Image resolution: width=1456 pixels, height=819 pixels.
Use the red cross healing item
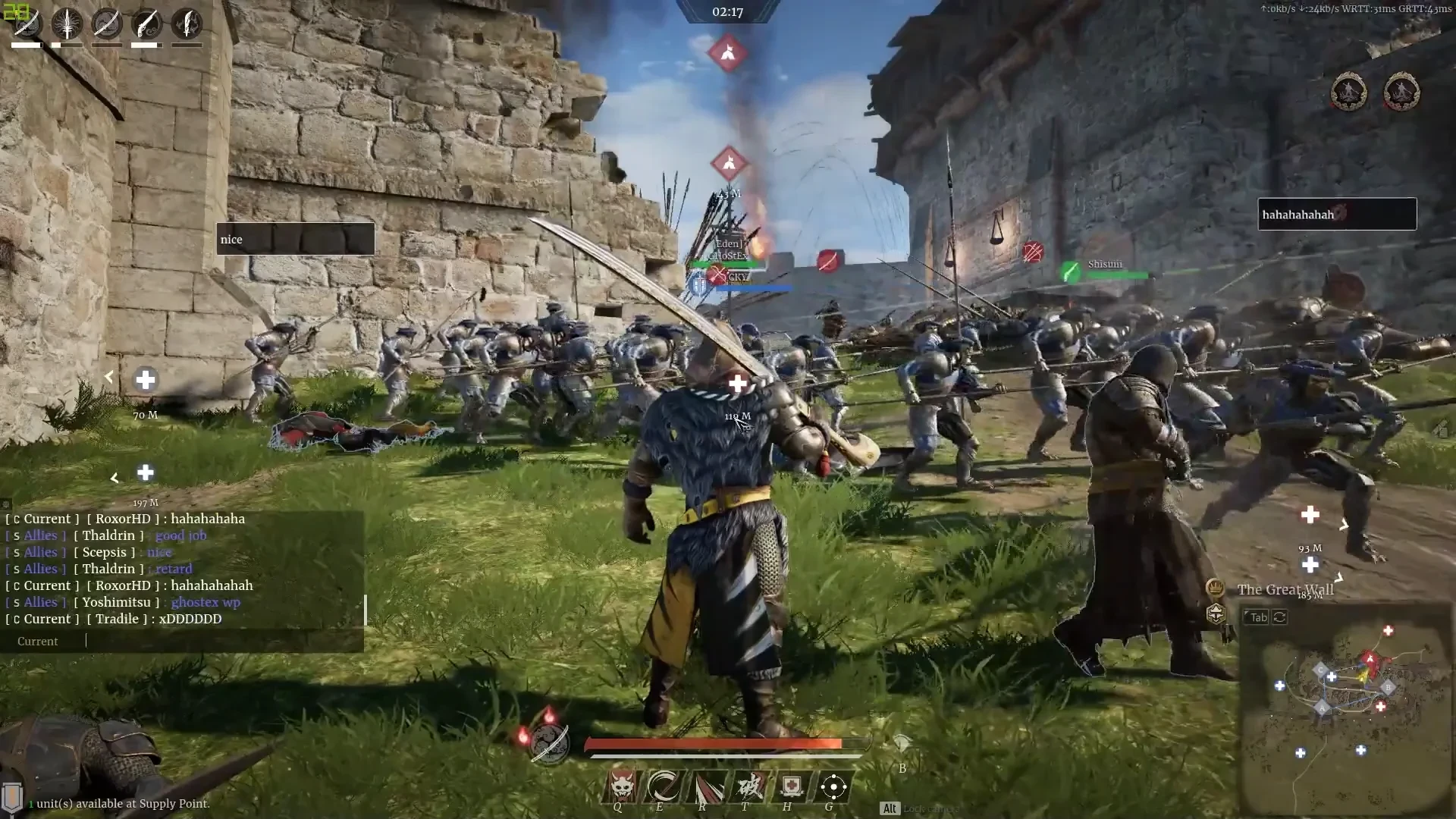click(791, 787)
